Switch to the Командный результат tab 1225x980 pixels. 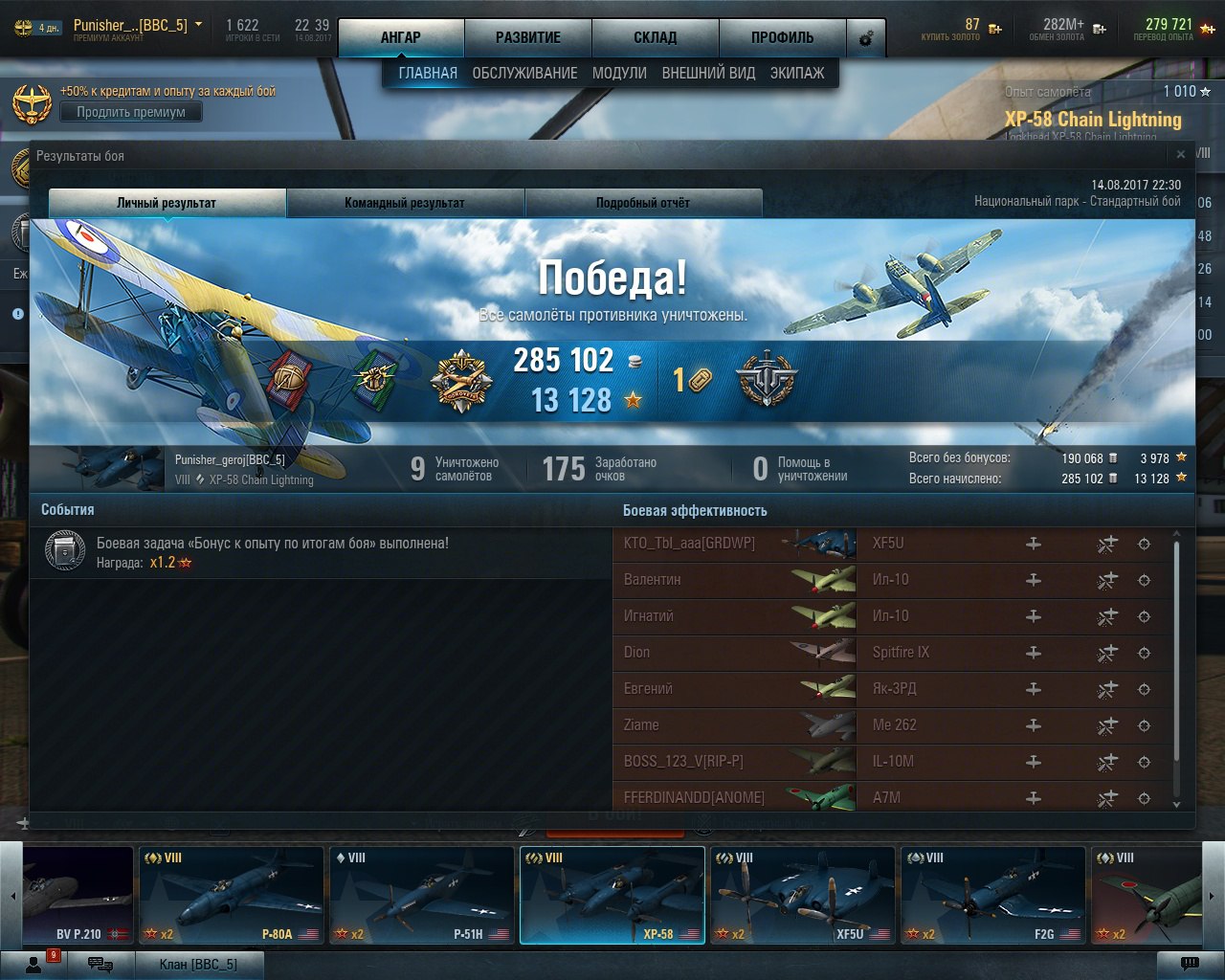tap(405, 203)
